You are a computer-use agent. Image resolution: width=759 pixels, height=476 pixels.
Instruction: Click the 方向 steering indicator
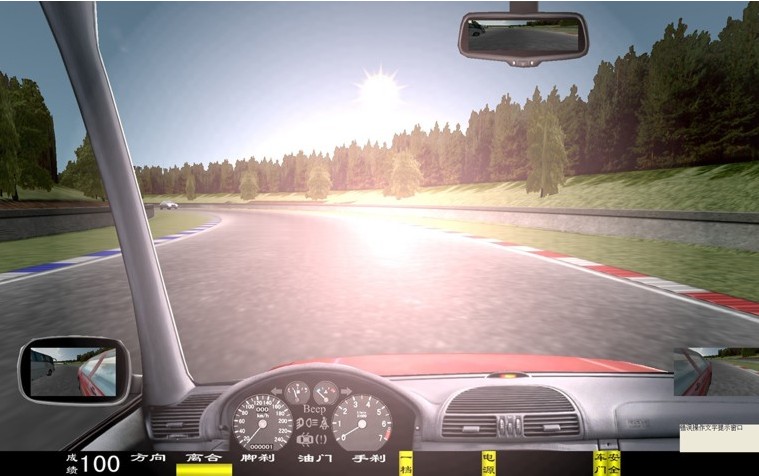coord(148,459)
